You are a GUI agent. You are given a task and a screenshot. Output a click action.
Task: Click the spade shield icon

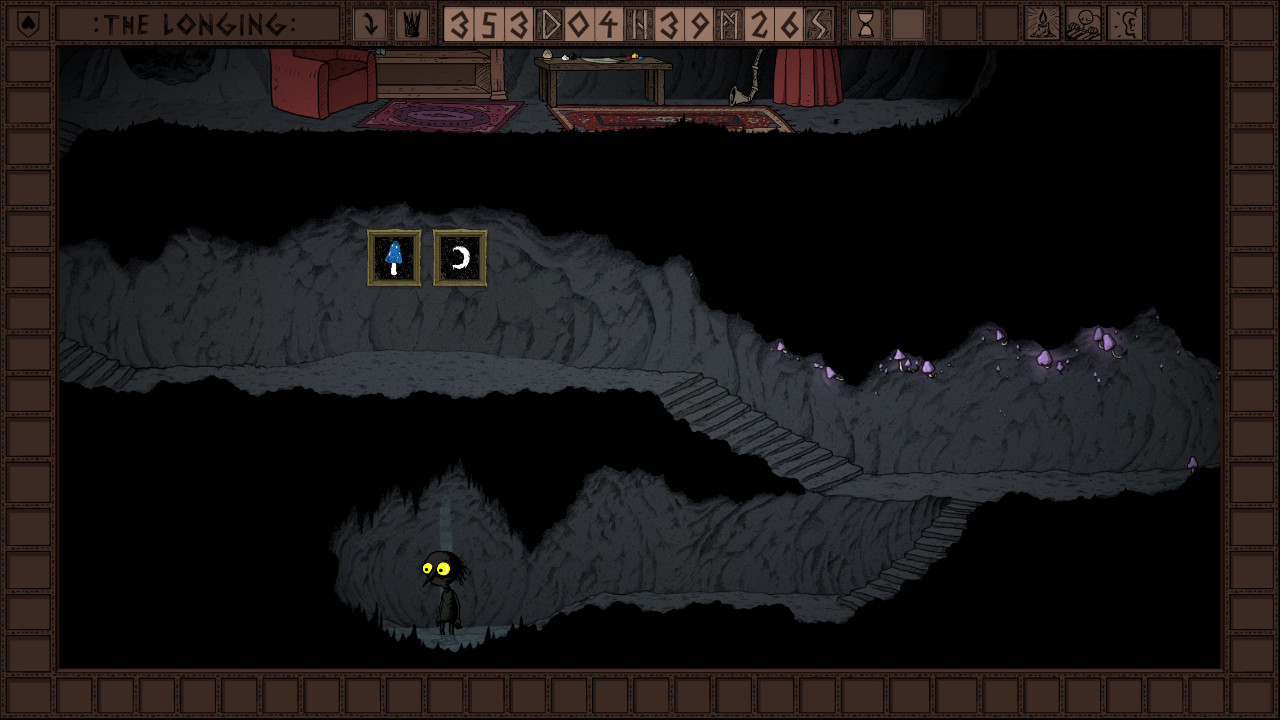(28, 24)
